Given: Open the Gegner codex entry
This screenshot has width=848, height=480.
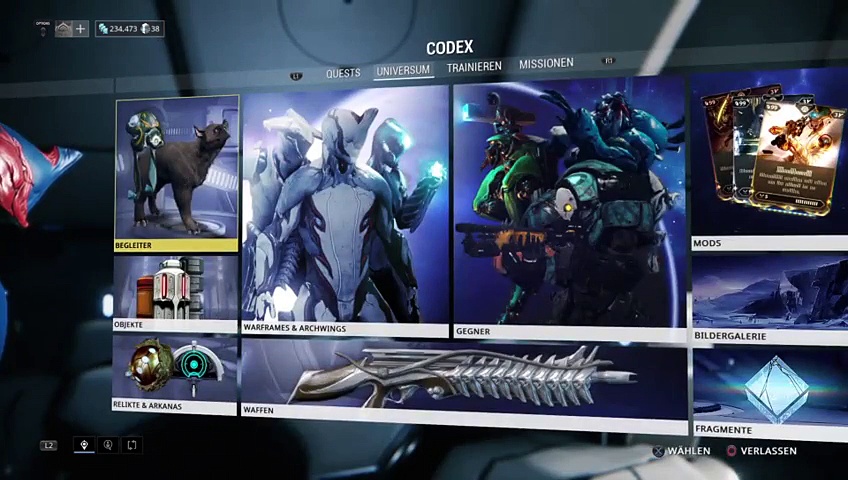Looking at the screenshot, I should (569, 210).
